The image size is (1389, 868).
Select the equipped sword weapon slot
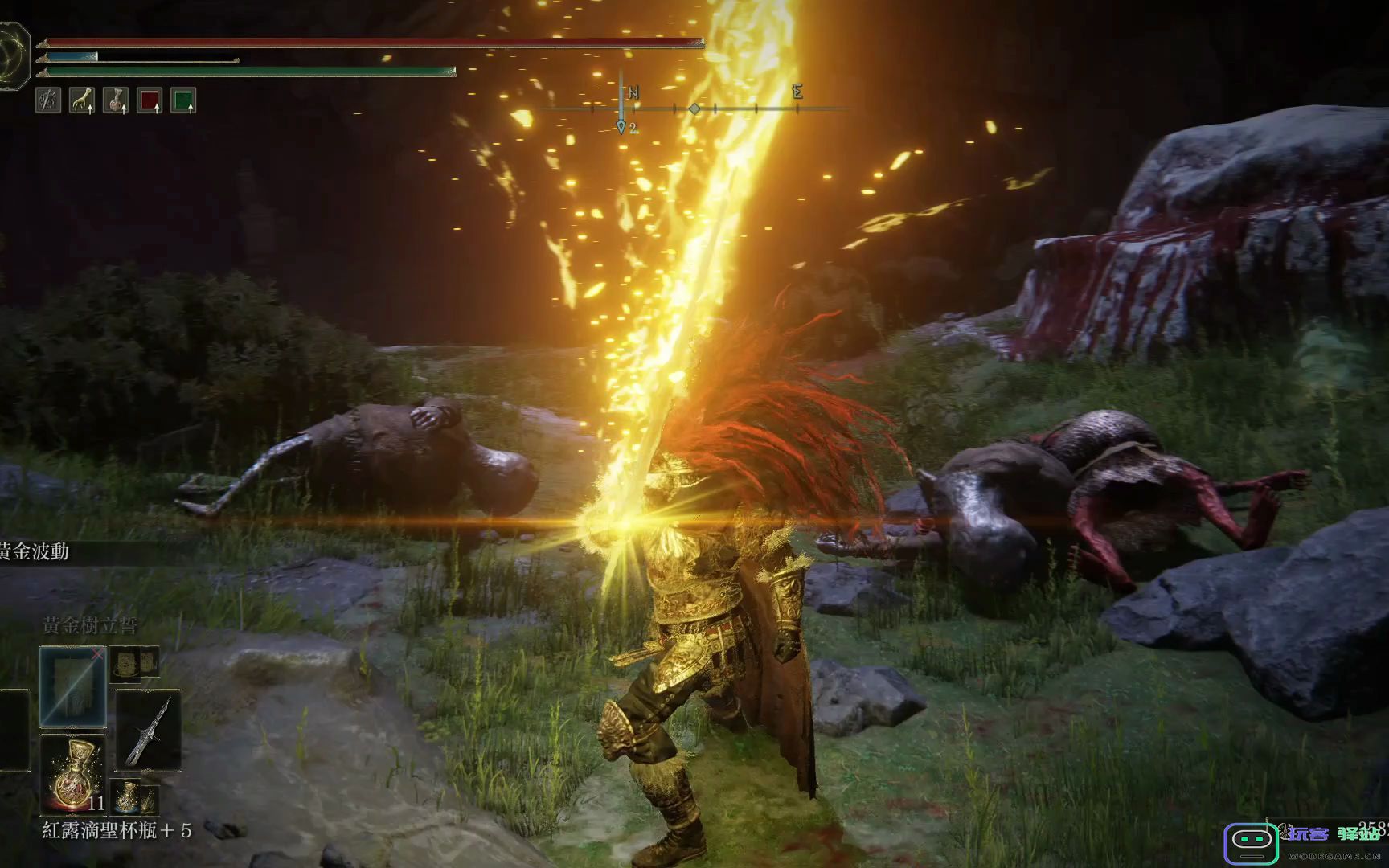coord(149,730)
